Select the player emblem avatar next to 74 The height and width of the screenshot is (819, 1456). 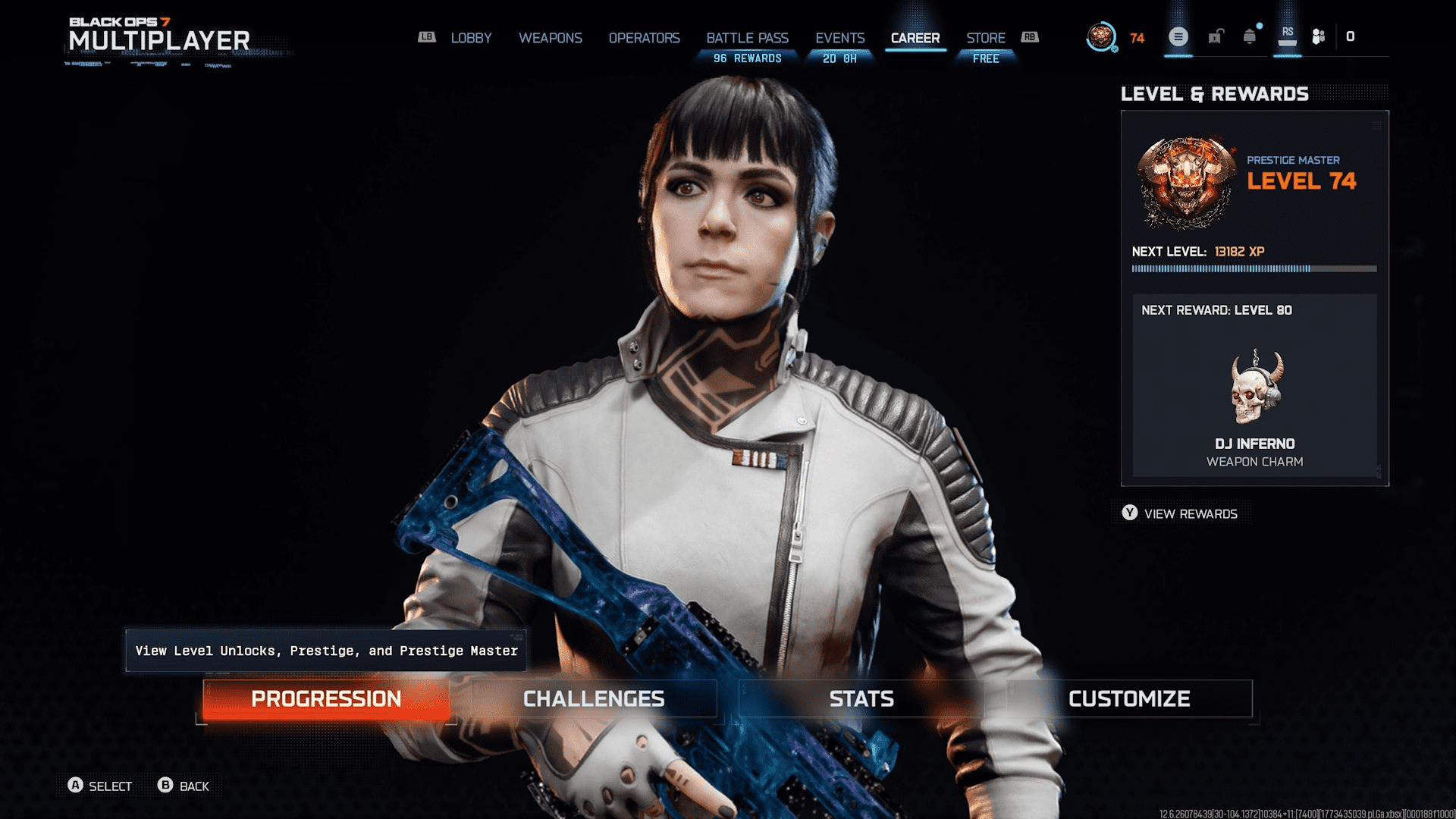point(1100,36)
